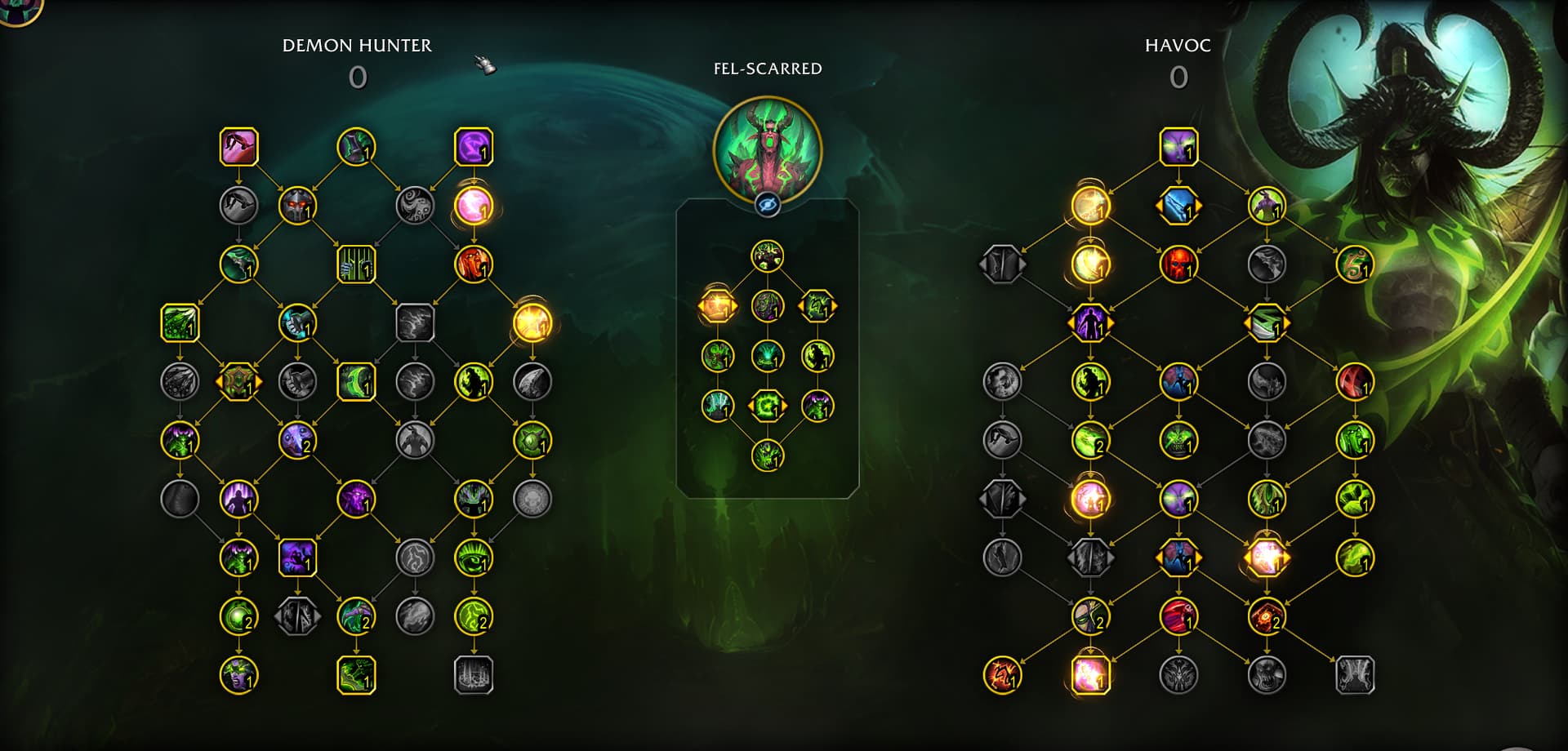Activate the purple-eyed square node atop Havoc
This screenshot has width=1568, height=751.
coord(1178,147)
